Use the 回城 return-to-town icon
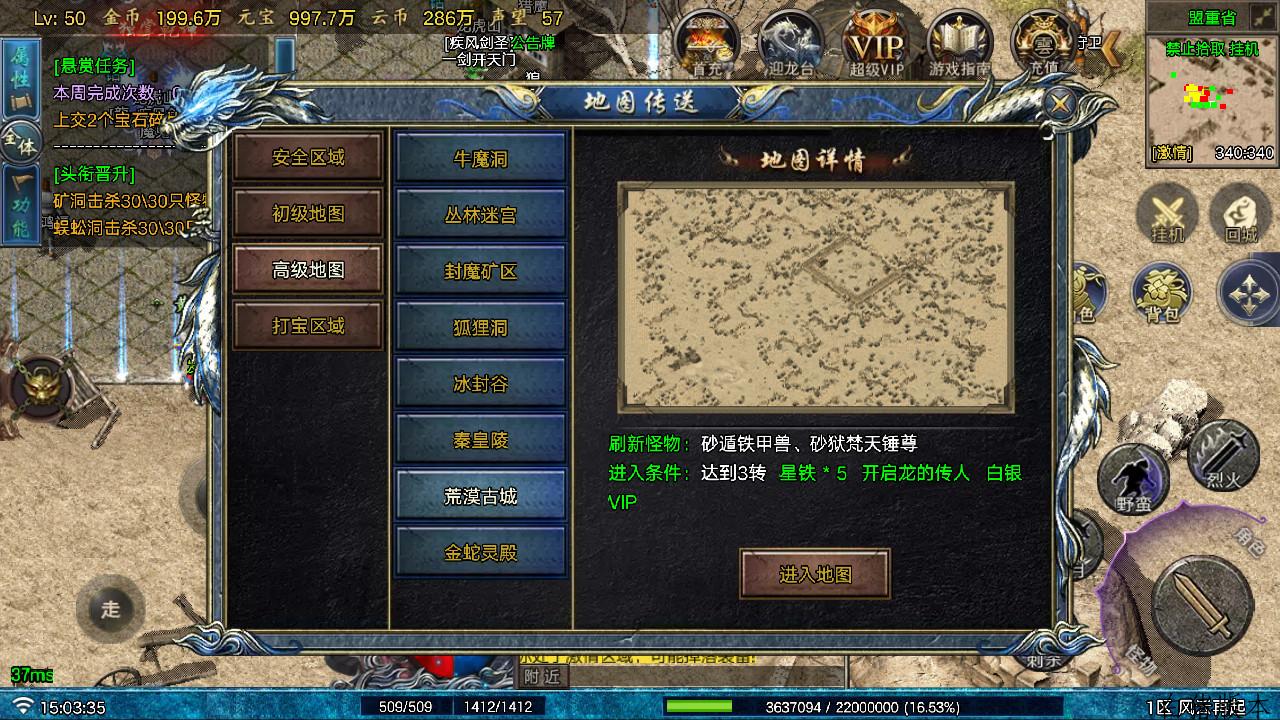1280x720 pixels. [1240, 213]
